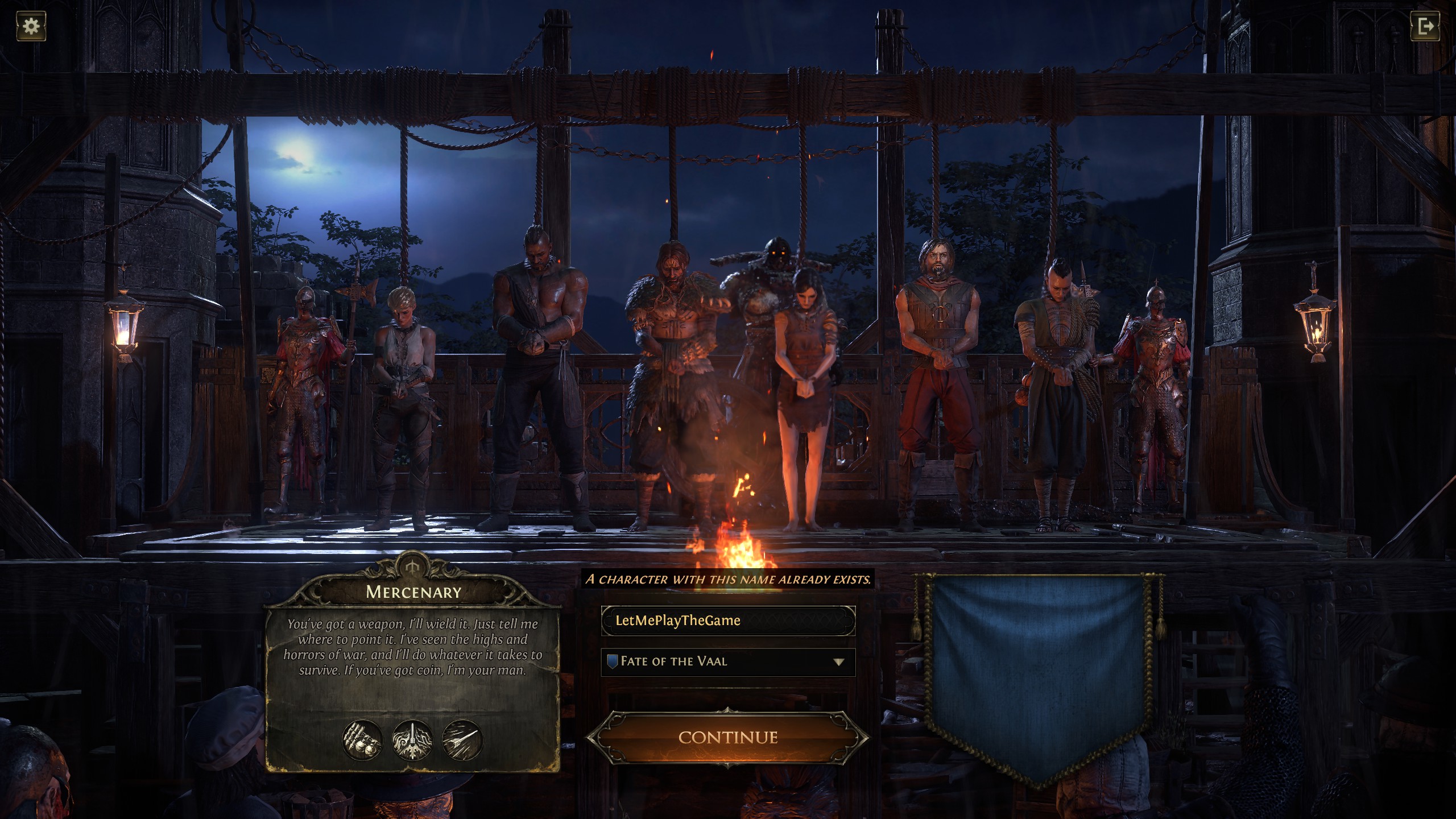This screenshot has height=819, width=1456.
Task: Click Continue to create the character
Action: pos(727,737)
